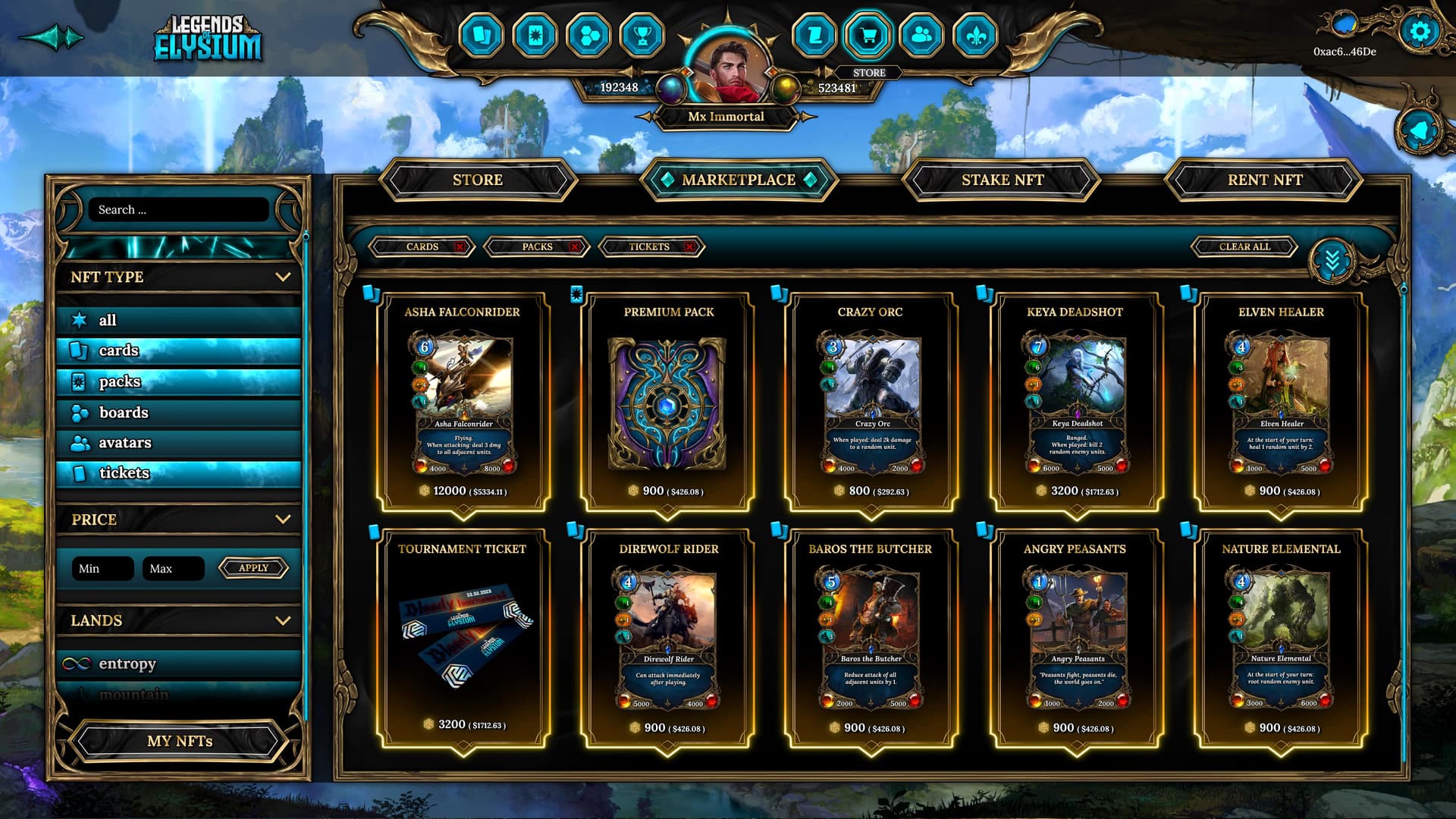
Task: Click the Search input field
Action: coord(179,210)
